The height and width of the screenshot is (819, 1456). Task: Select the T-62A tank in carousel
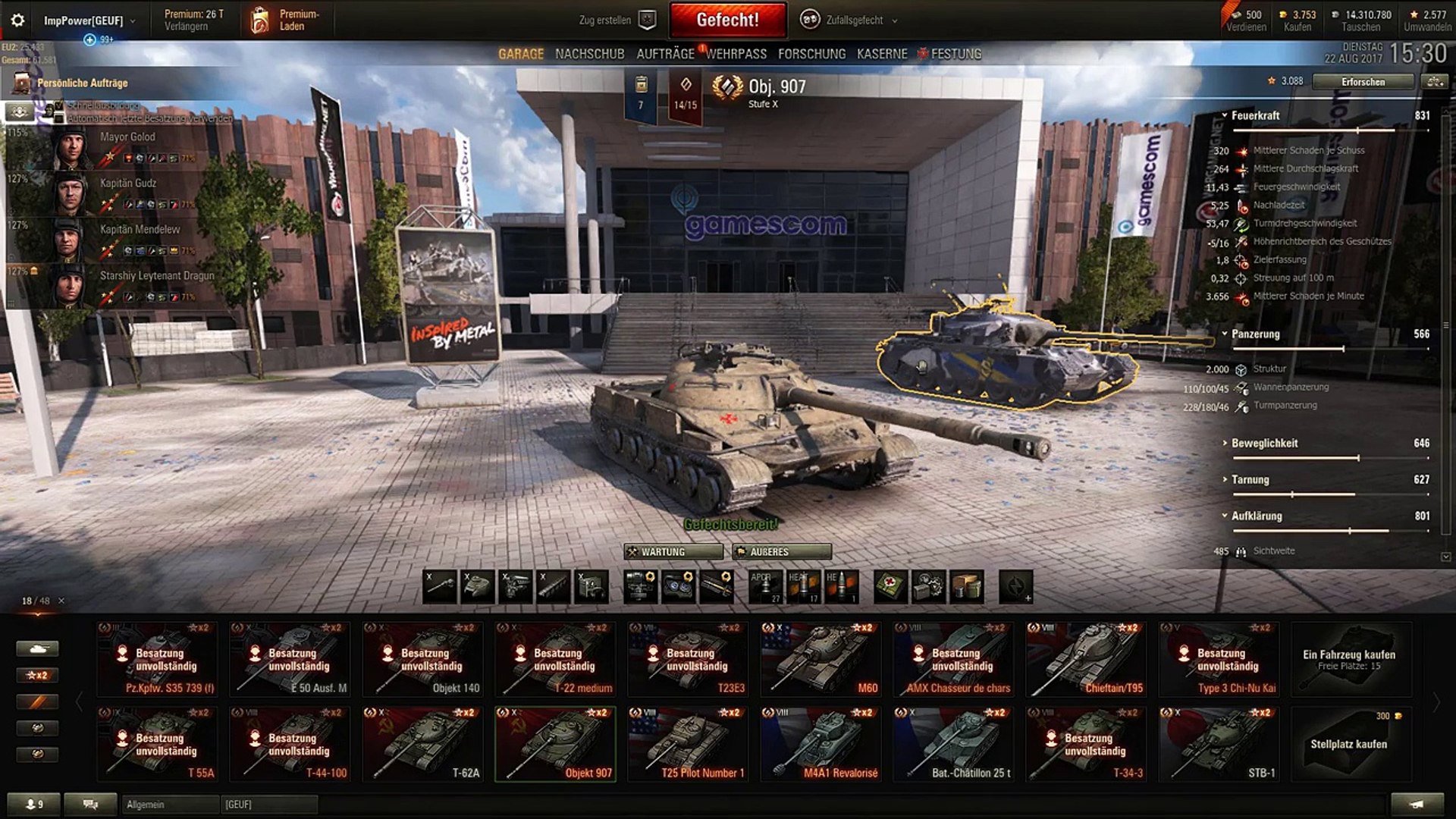(423, 744)
